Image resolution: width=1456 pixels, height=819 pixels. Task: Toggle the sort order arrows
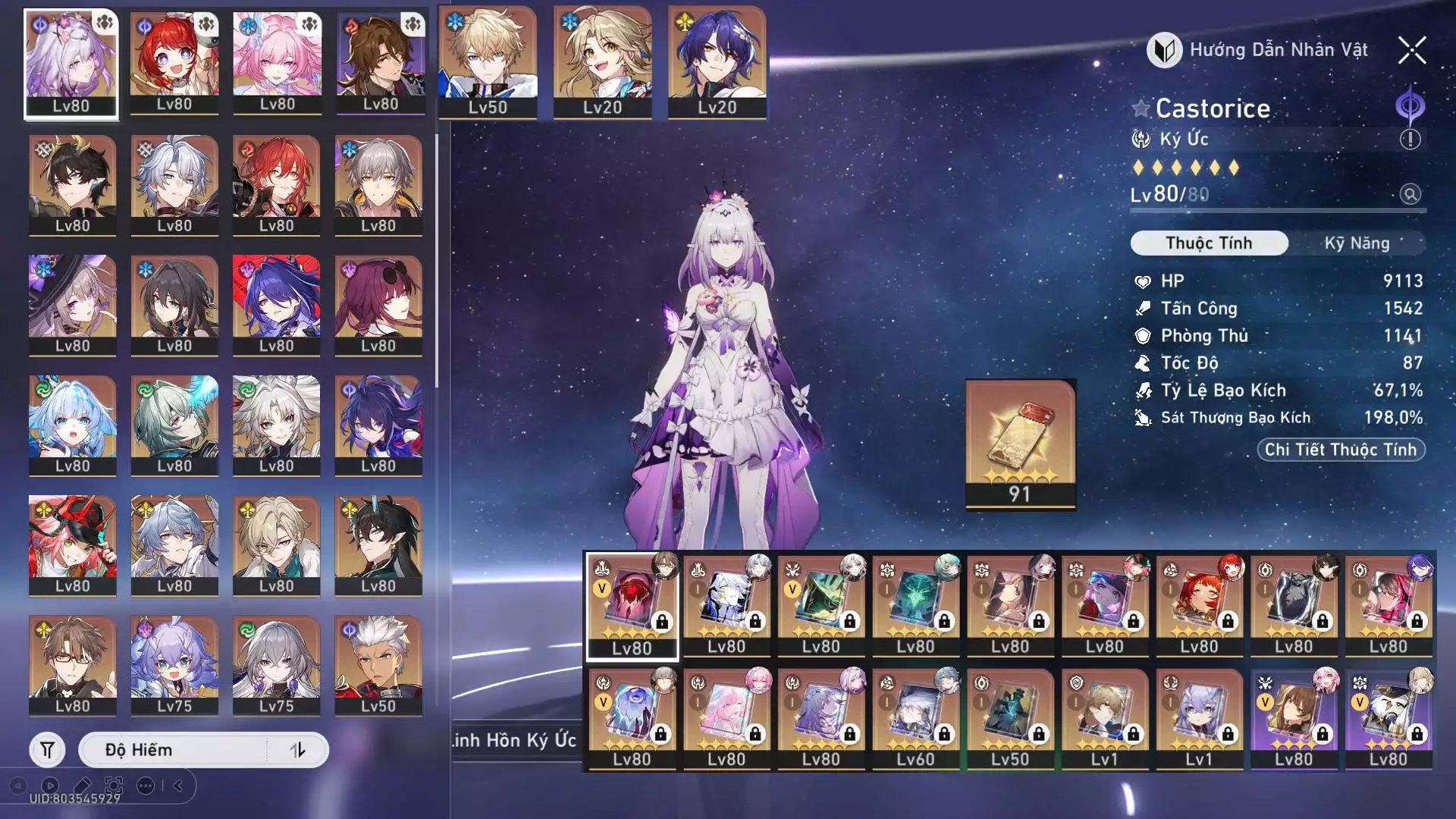pos(297,750)
